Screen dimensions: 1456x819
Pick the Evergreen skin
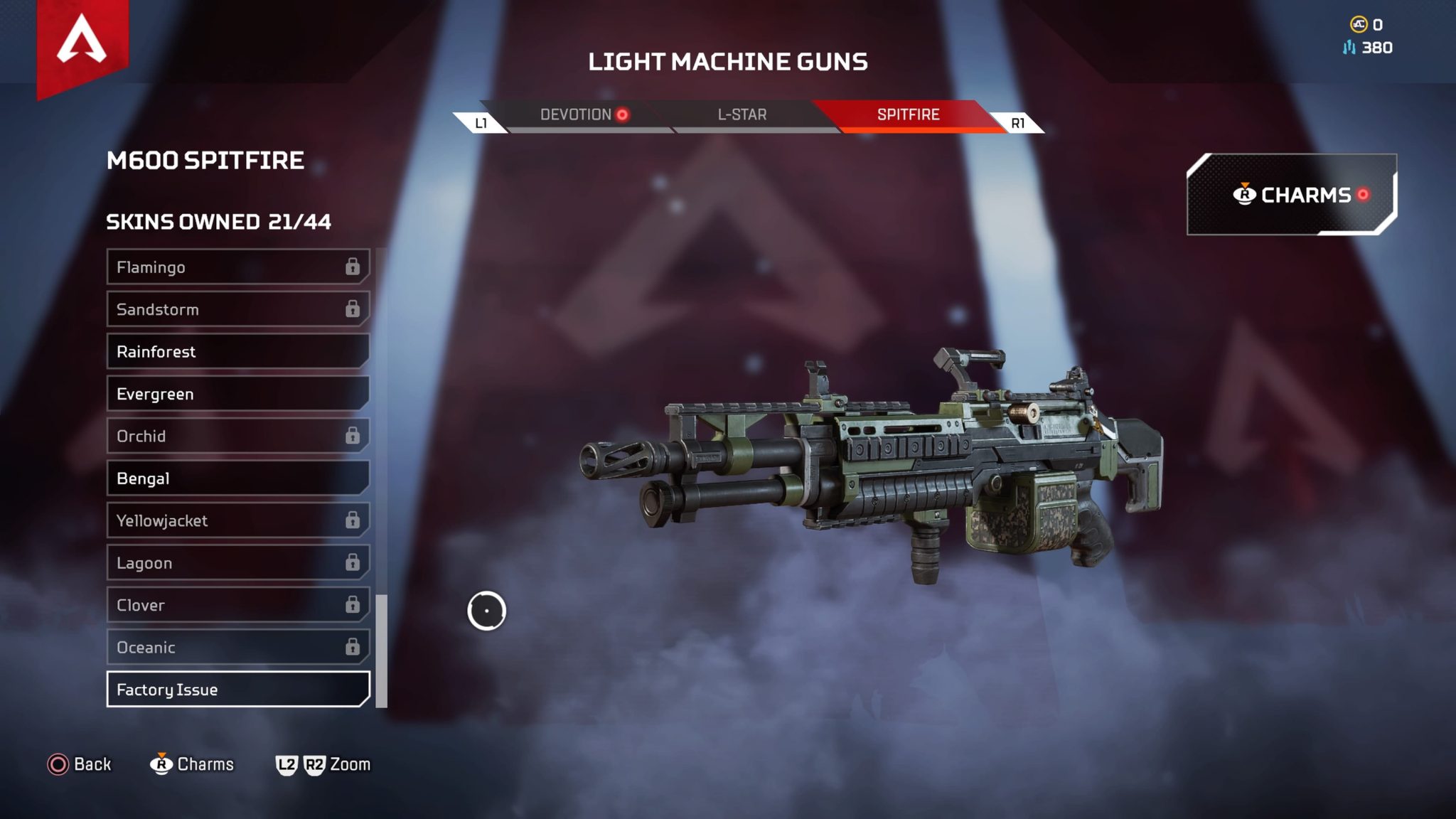coord(237,394)
